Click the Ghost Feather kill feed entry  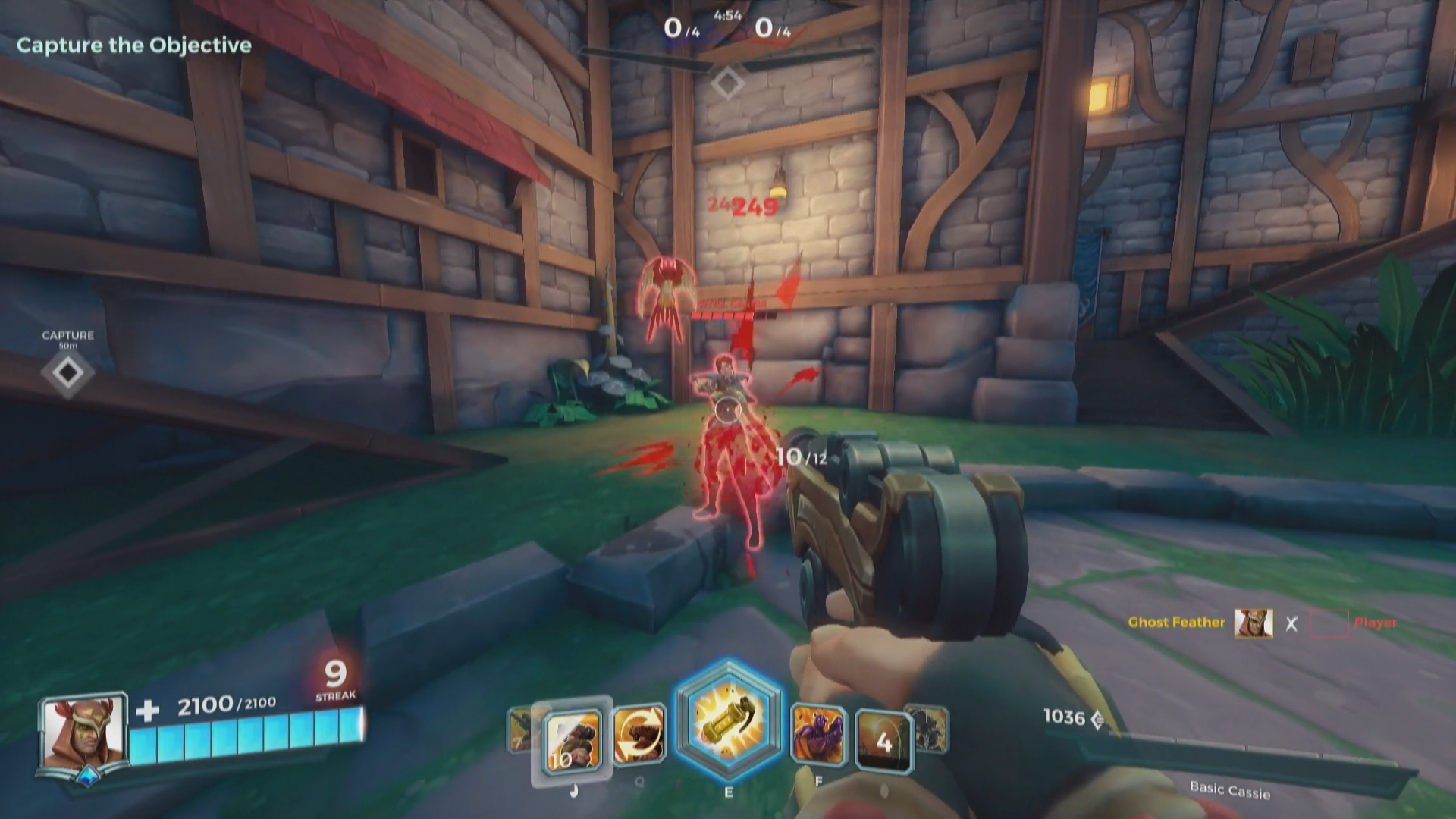coord(1176,623)
